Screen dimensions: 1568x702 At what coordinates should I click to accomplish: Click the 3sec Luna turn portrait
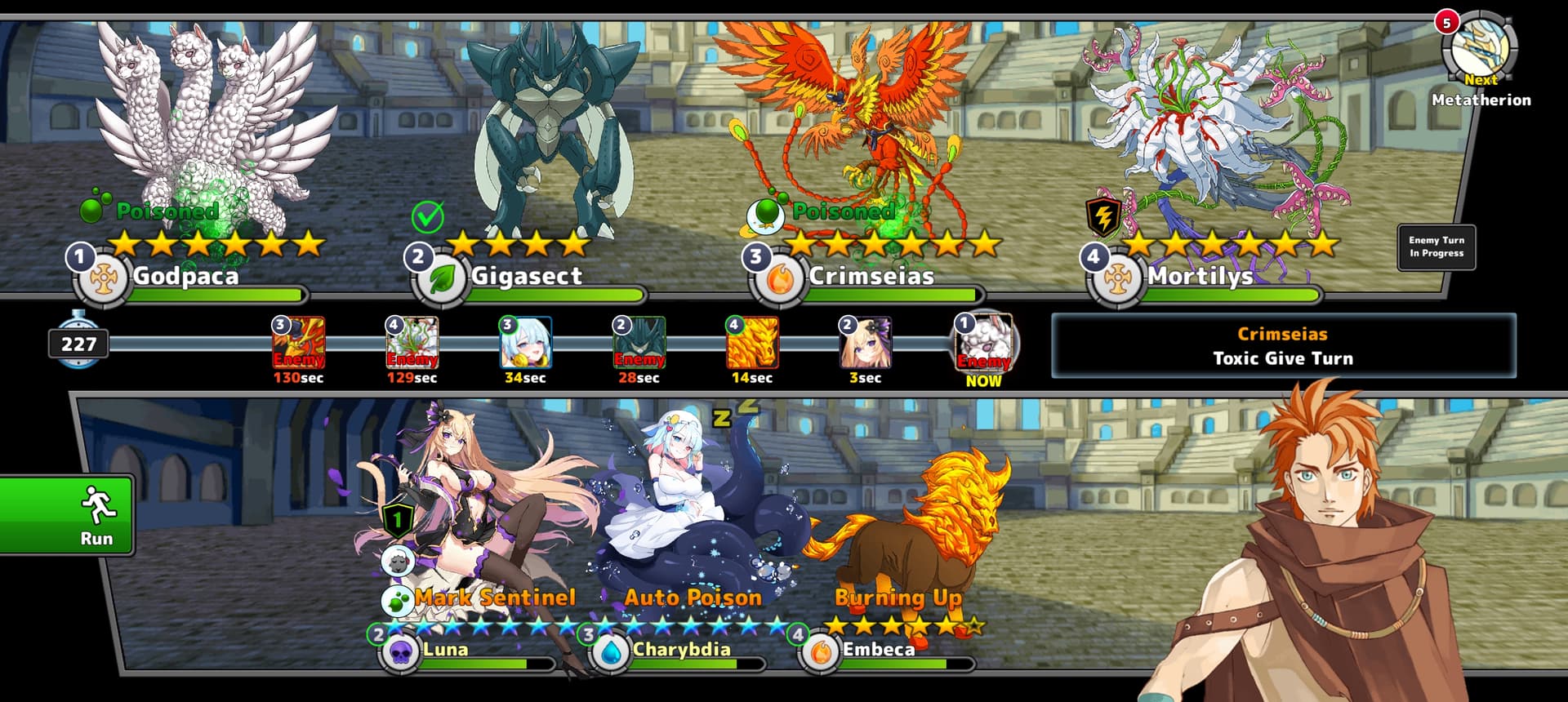pyautogui.click(x=865, y=343)
